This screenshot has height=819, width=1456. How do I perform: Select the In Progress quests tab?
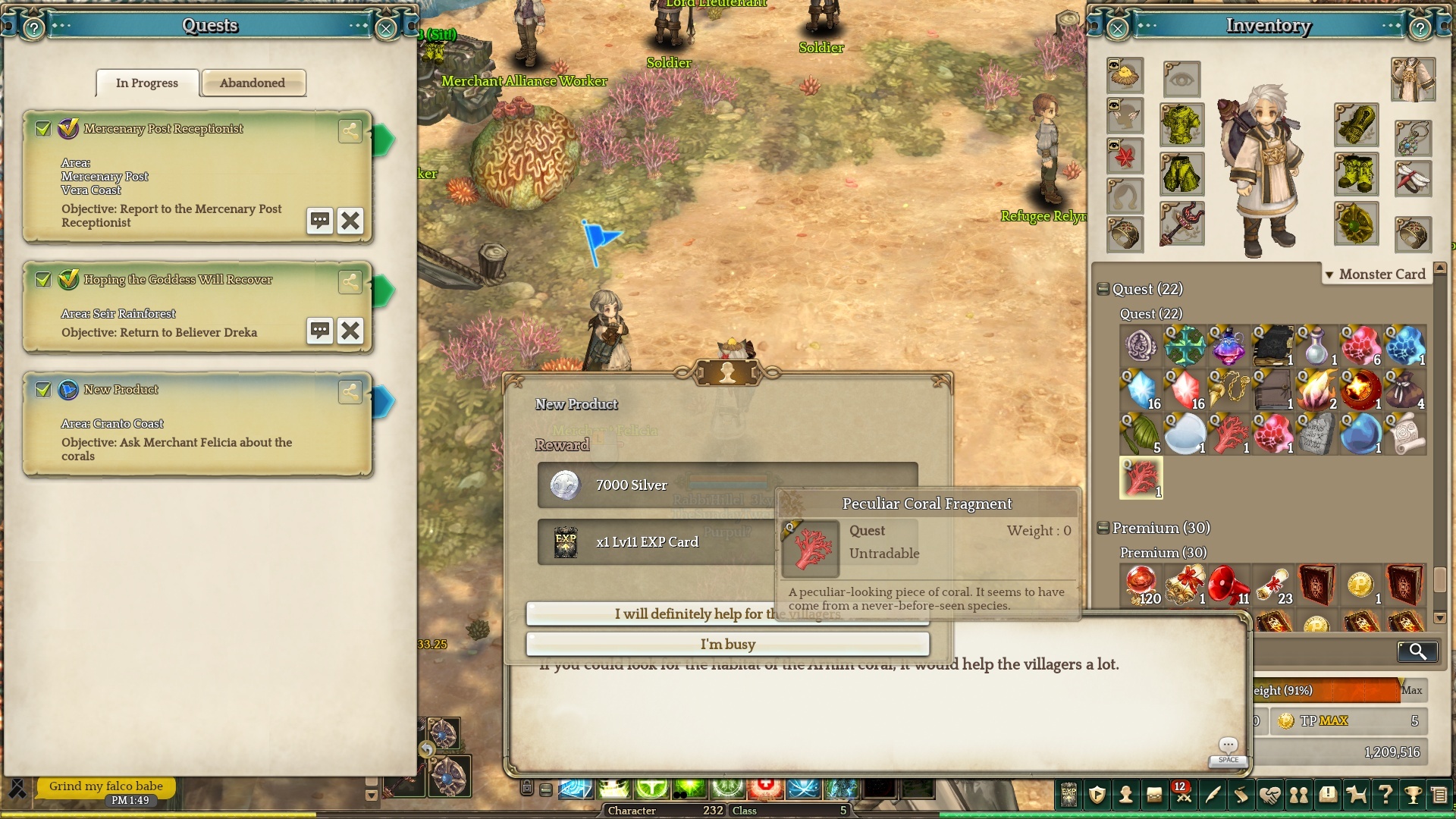coord(147,83)
